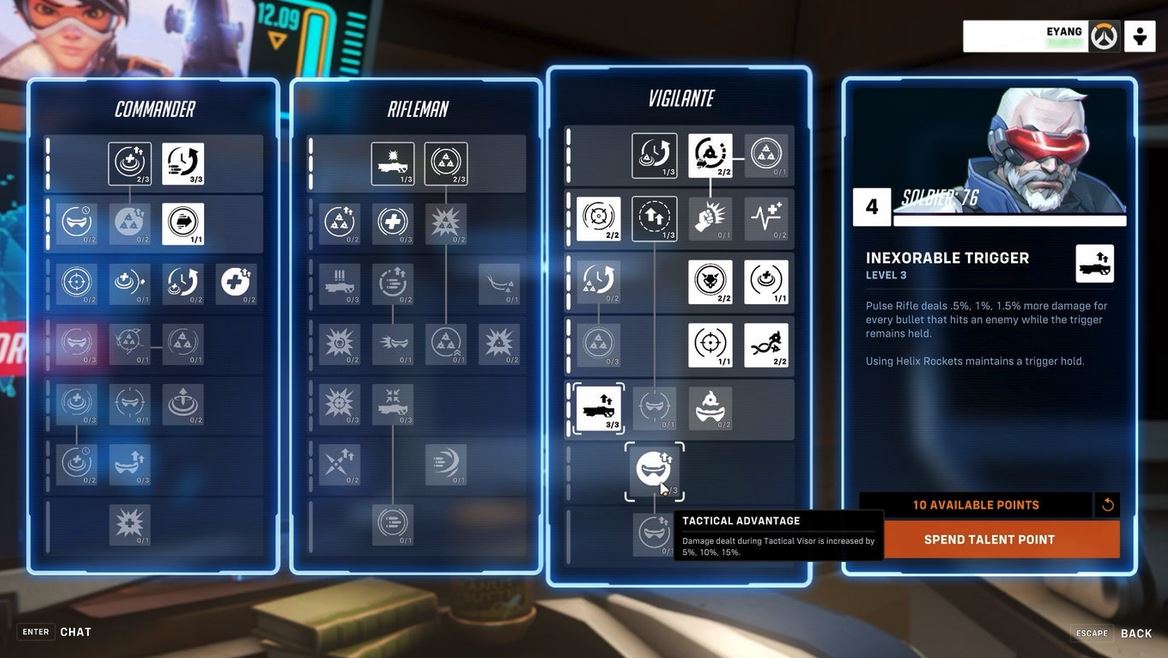Click the Overwatch logo icon
The image size is (1168, 658).
click(1104, 36)
